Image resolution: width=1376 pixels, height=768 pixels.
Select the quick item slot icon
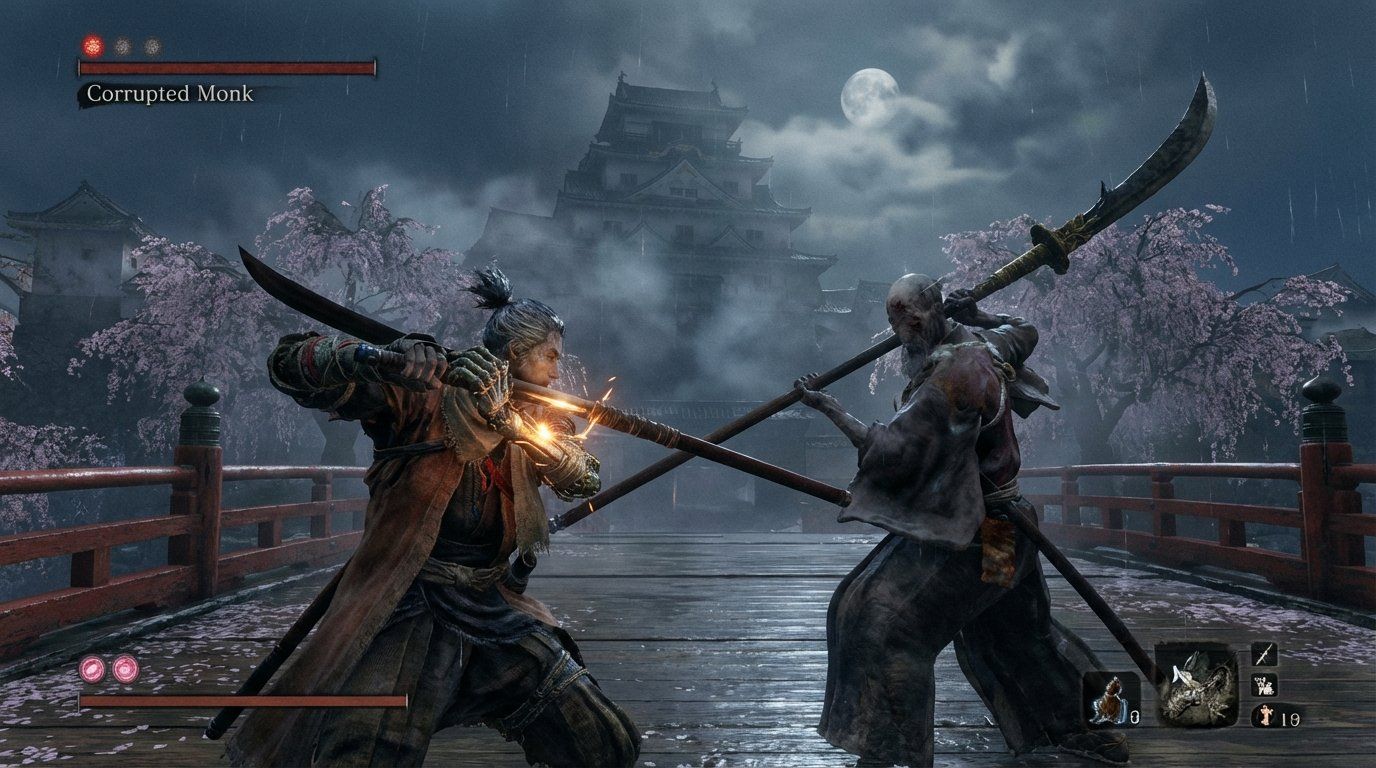pyautogui.click(x=1110, y=698)
